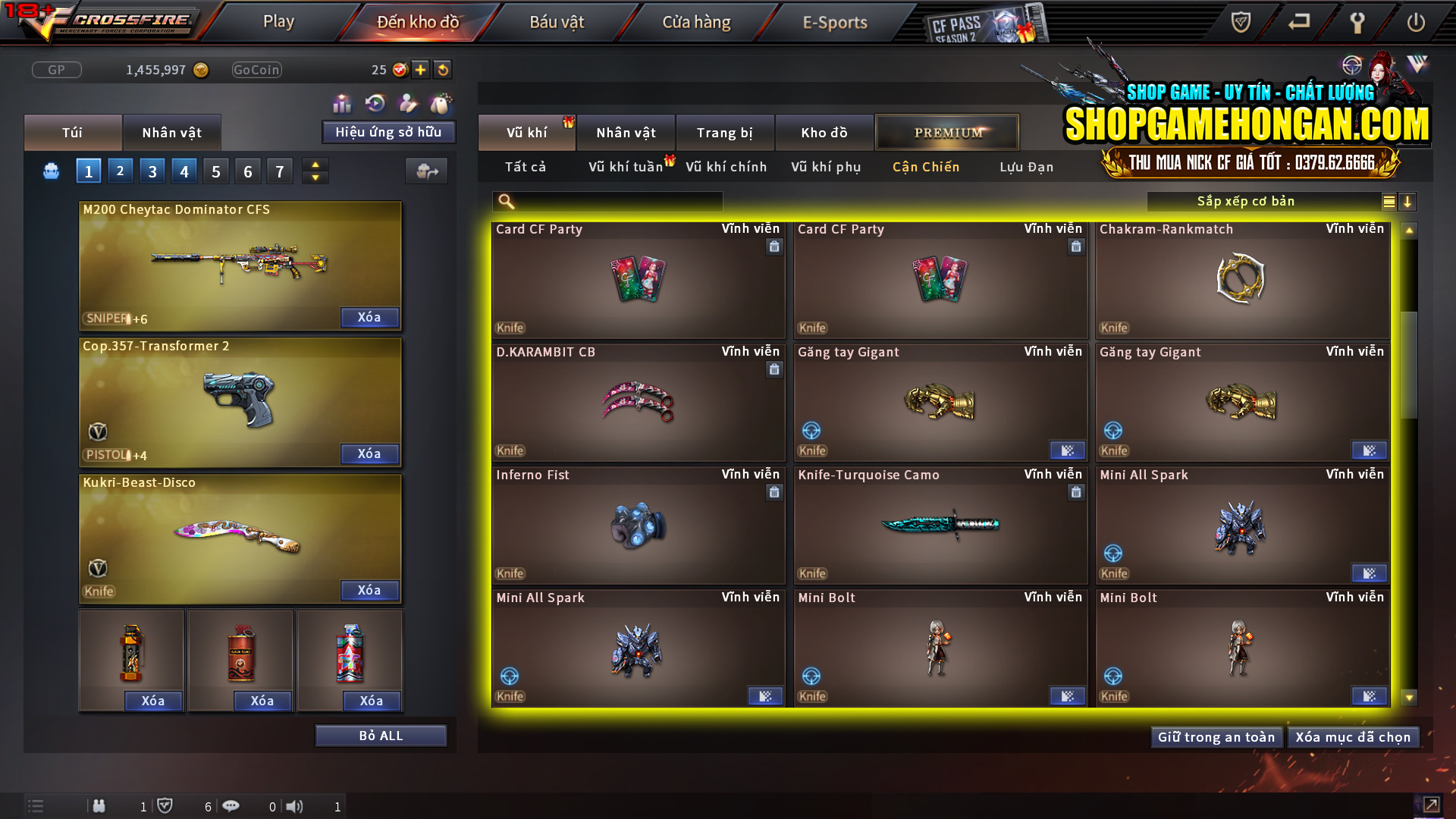Click the dog tag nameplate icon
1456x819 pixels.
tap(440, 102)
